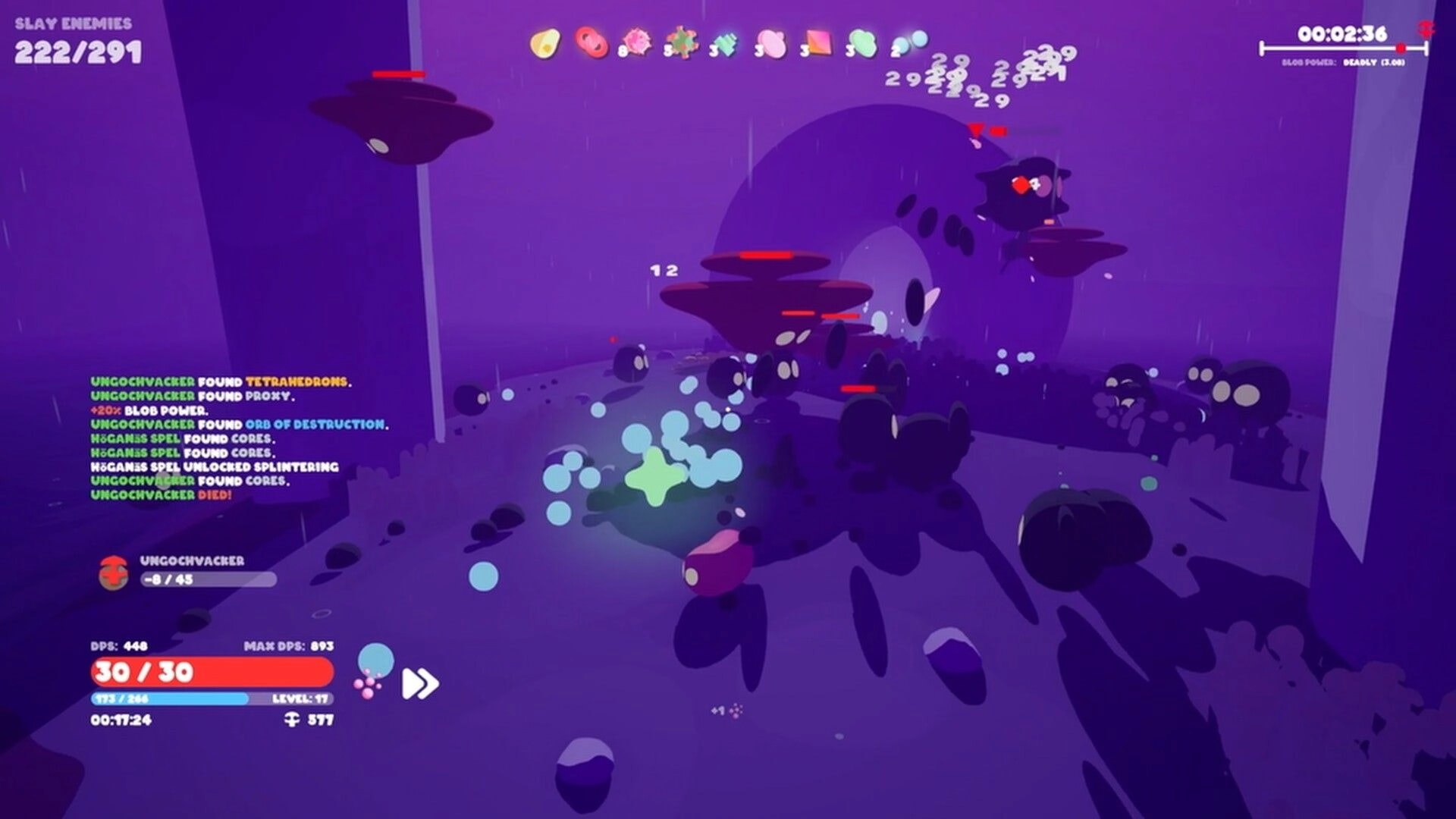Click the pink spiky orb item showing 8
This screenshot has width=1456, height=819.
tap(639, 43)
